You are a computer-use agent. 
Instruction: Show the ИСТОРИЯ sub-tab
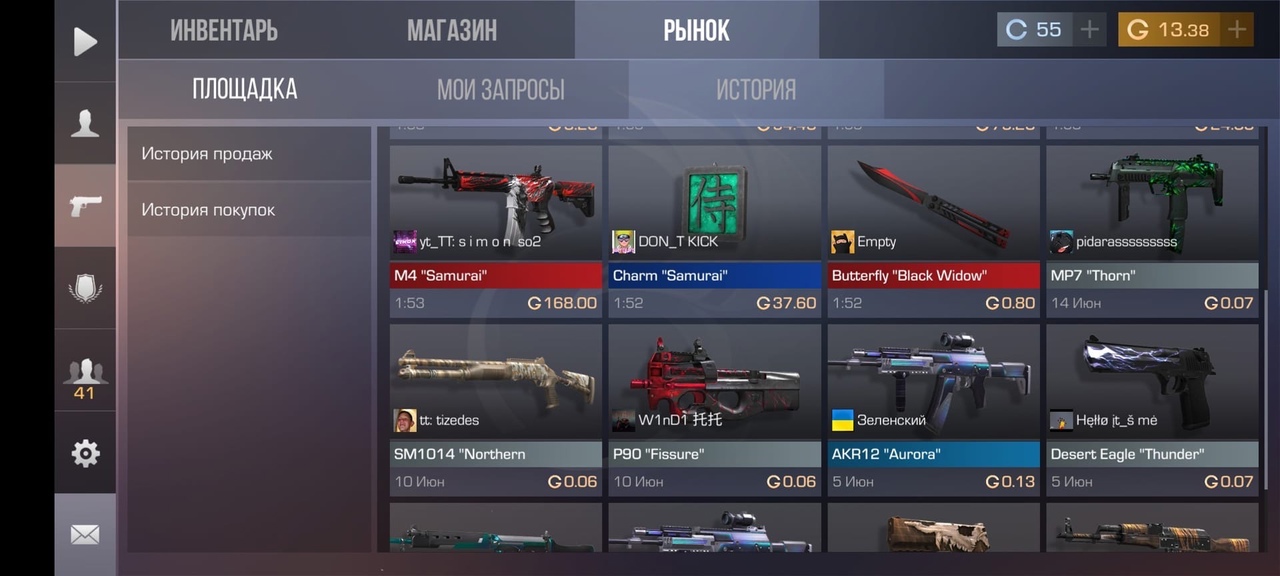point(755,89)
